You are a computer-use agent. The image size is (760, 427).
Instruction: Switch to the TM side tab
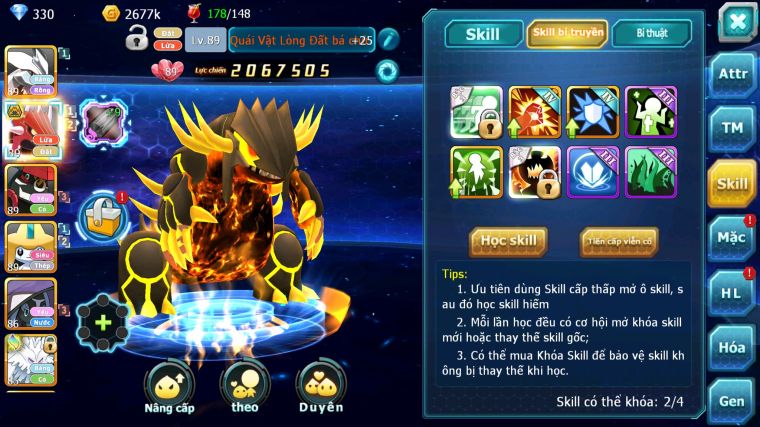pyautogui.click(x=732, y=129)
